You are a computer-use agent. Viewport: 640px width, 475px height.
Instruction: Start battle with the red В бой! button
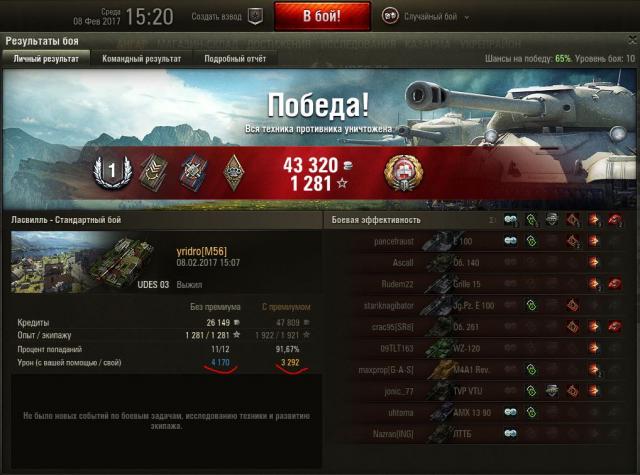pyautogui.click(x=322, y=16)
